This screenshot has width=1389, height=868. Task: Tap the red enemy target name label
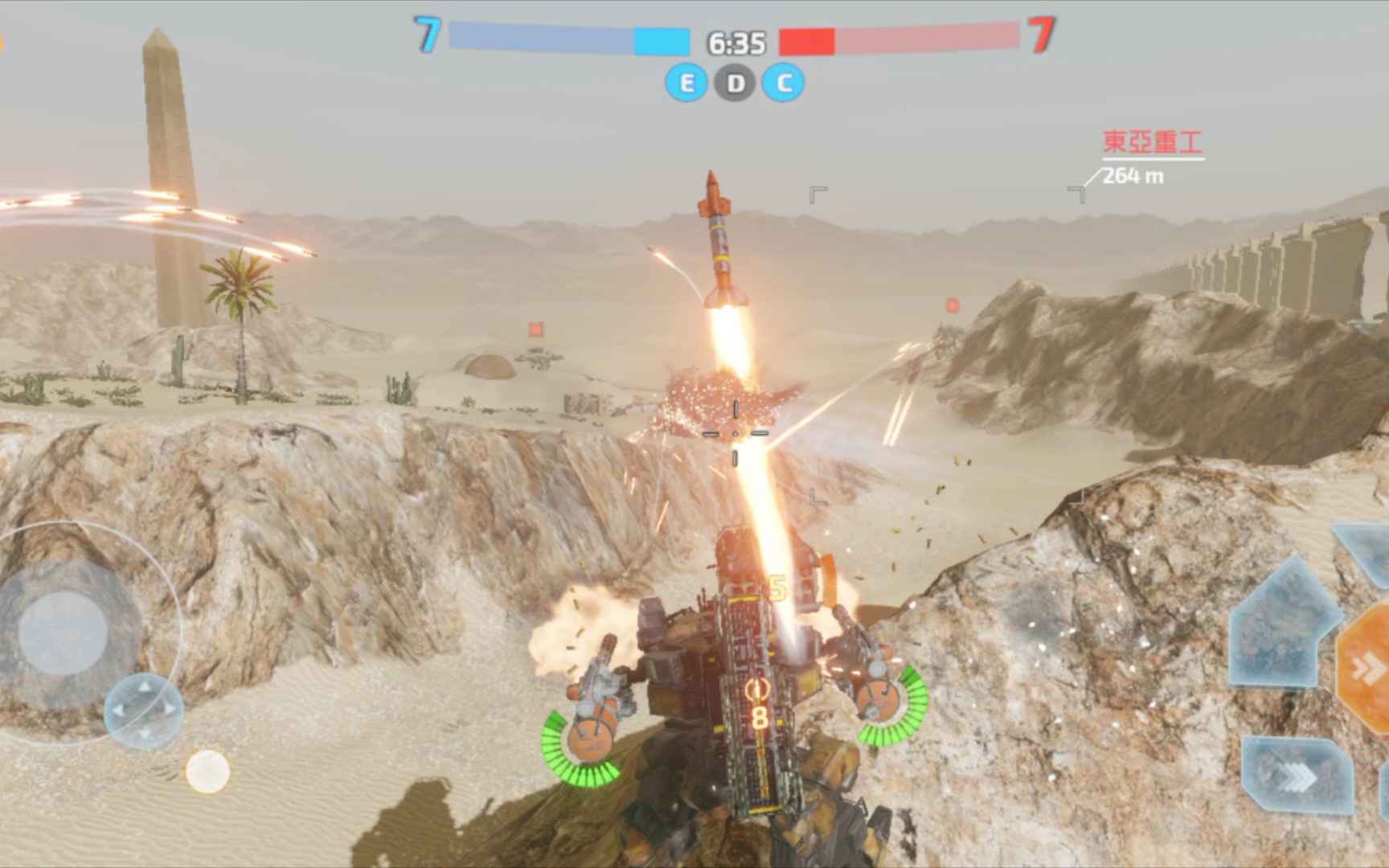[1152, 143]
